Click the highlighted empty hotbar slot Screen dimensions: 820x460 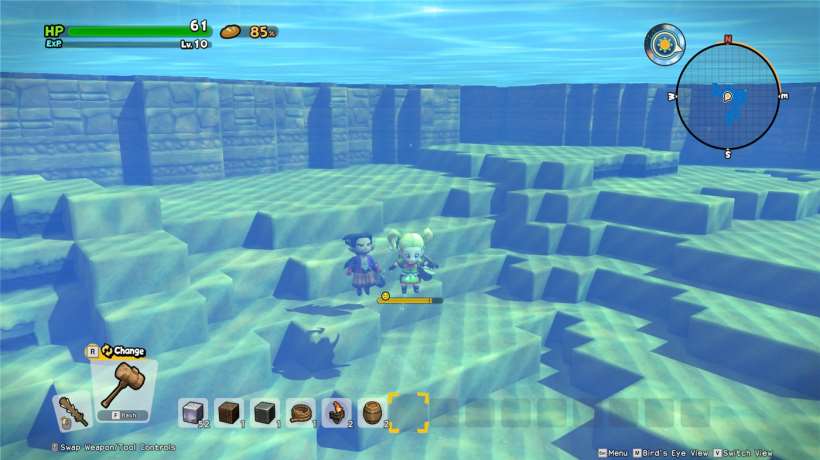[x=409, y=411]
